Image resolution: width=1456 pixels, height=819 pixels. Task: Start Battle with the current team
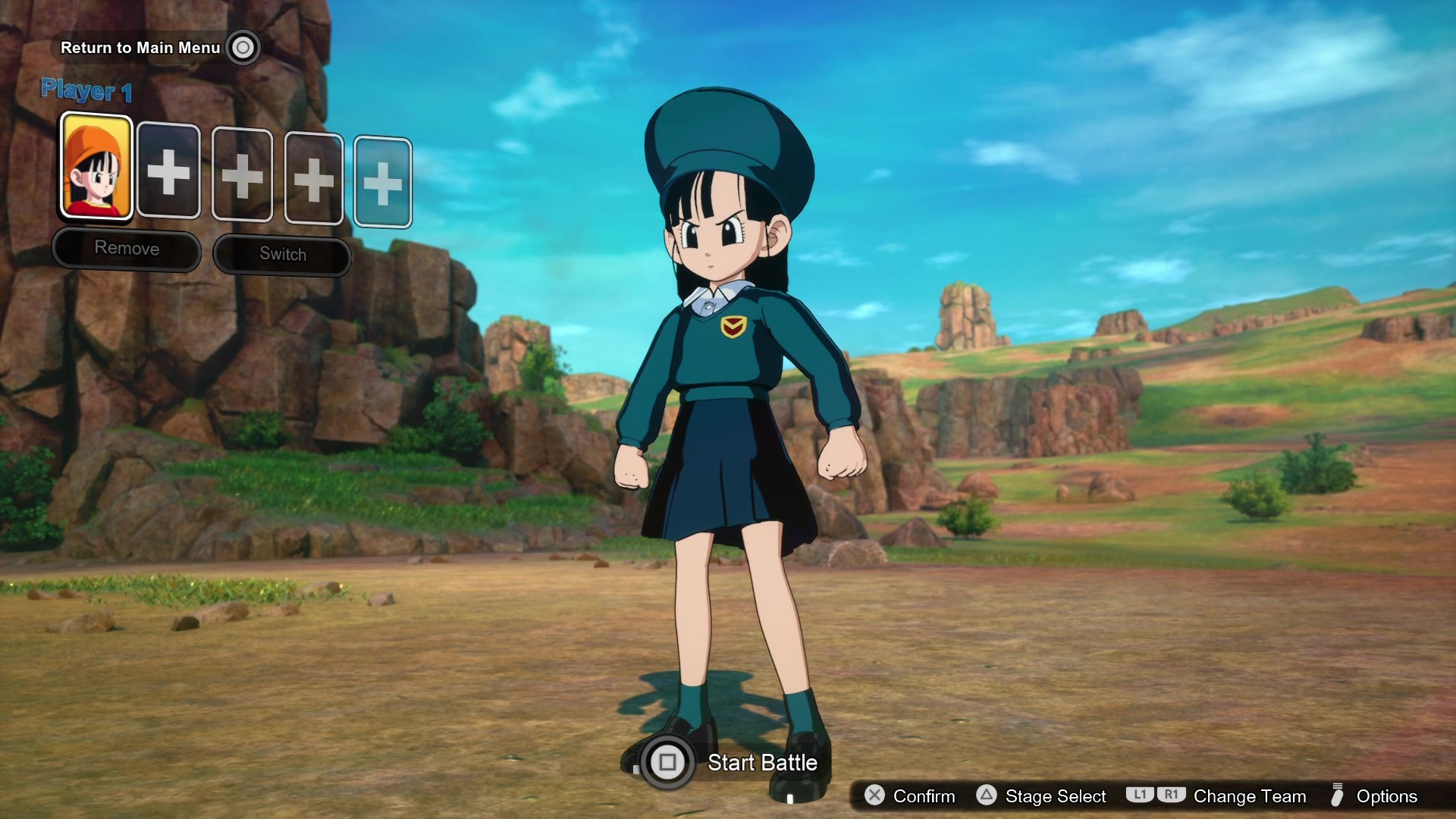[762, 763]
